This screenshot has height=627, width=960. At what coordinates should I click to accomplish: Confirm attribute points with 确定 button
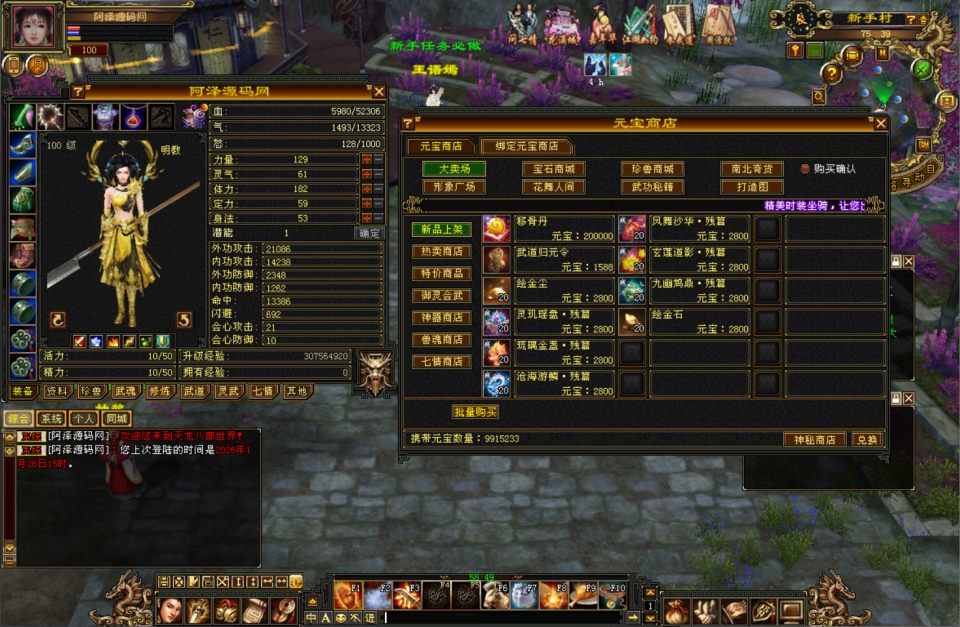(x=369, y=233)
